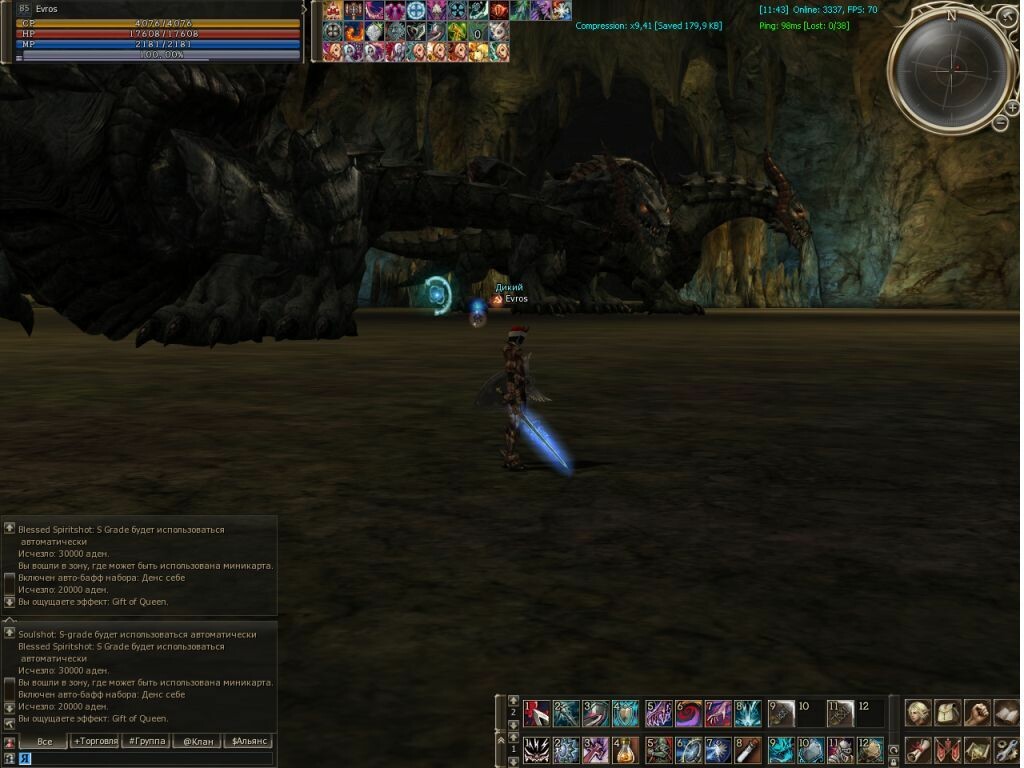Click the chat message input field
The width and height of the screenshot is (1024, 768).
pos(150,759)
